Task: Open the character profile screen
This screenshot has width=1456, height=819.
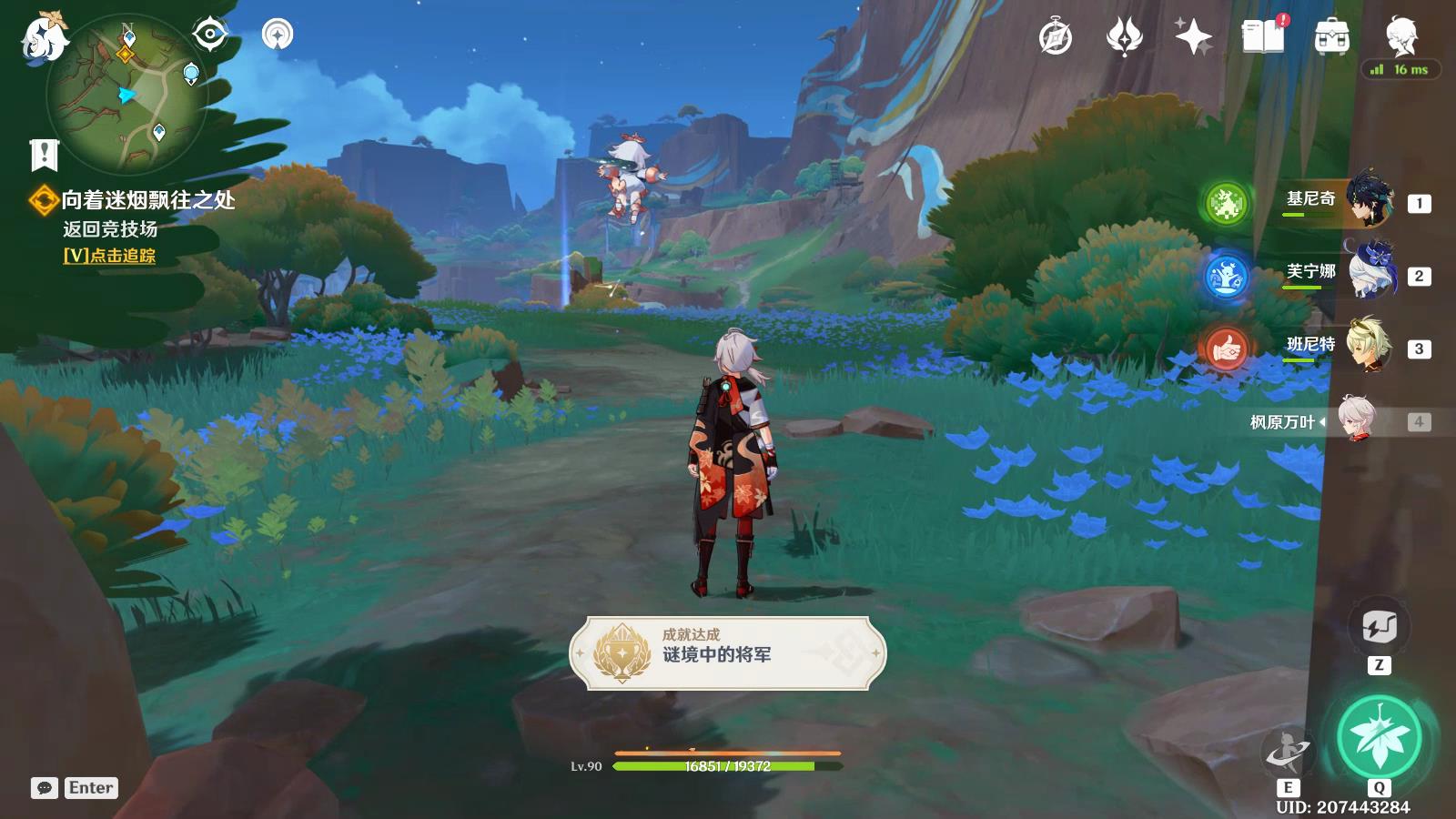Action: [x=1401, y=37]
